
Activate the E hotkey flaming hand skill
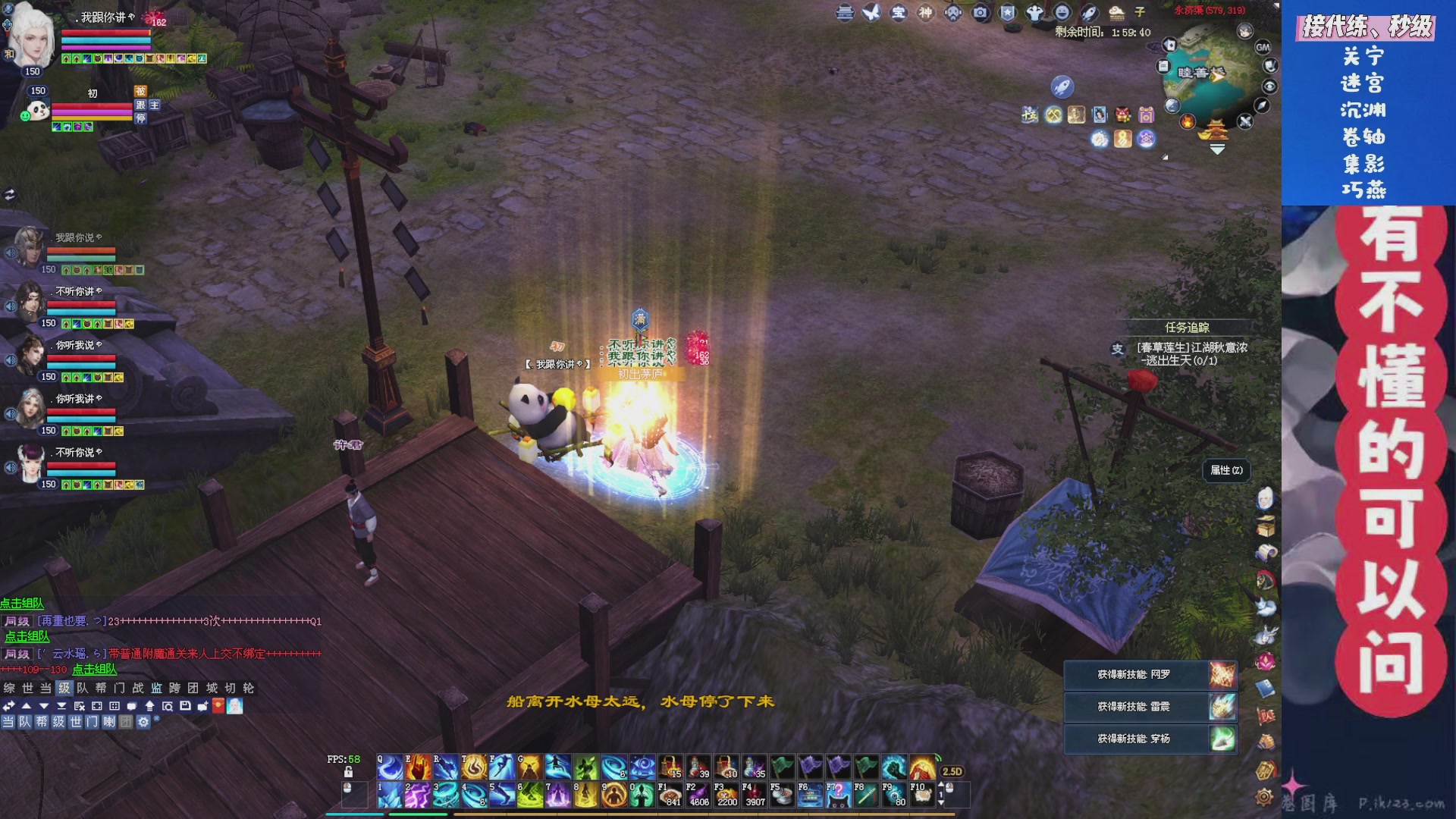coord(417,767)
